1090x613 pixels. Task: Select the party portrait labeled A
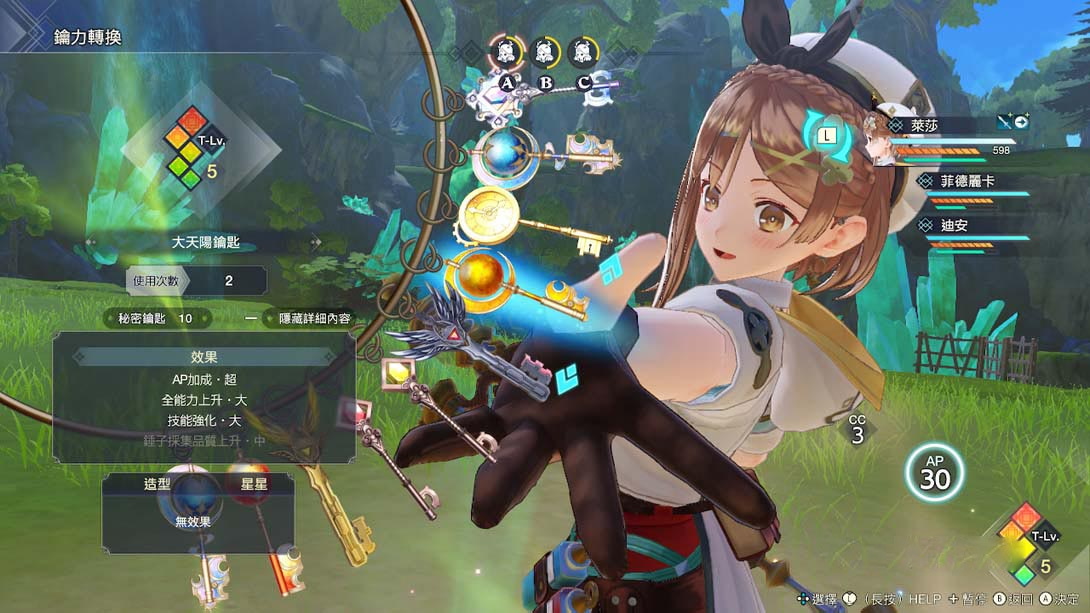coord(506,52)
